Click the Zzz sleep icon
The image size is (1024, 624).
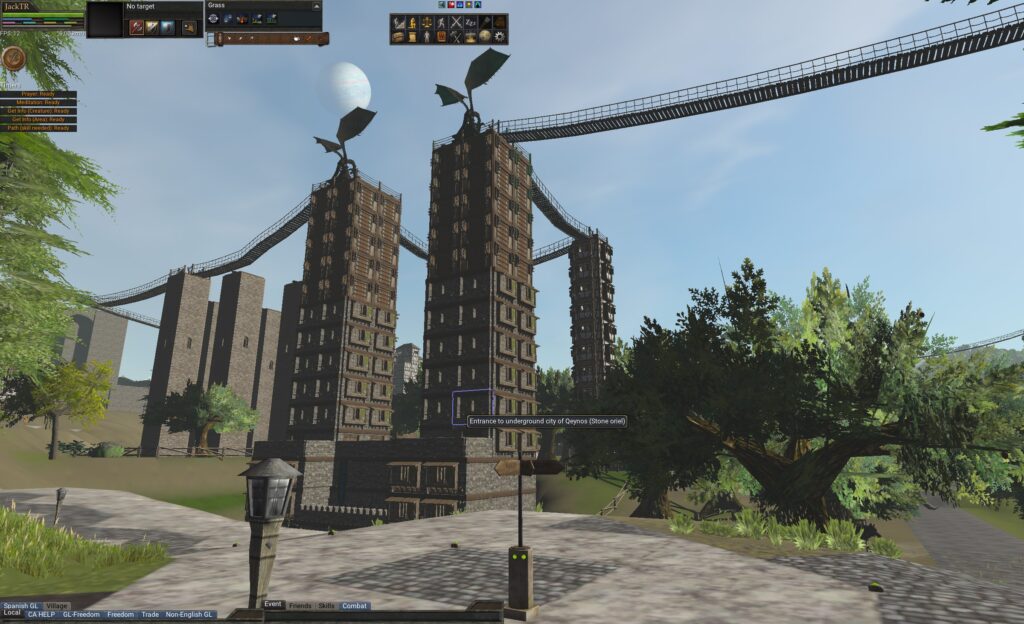470,22
